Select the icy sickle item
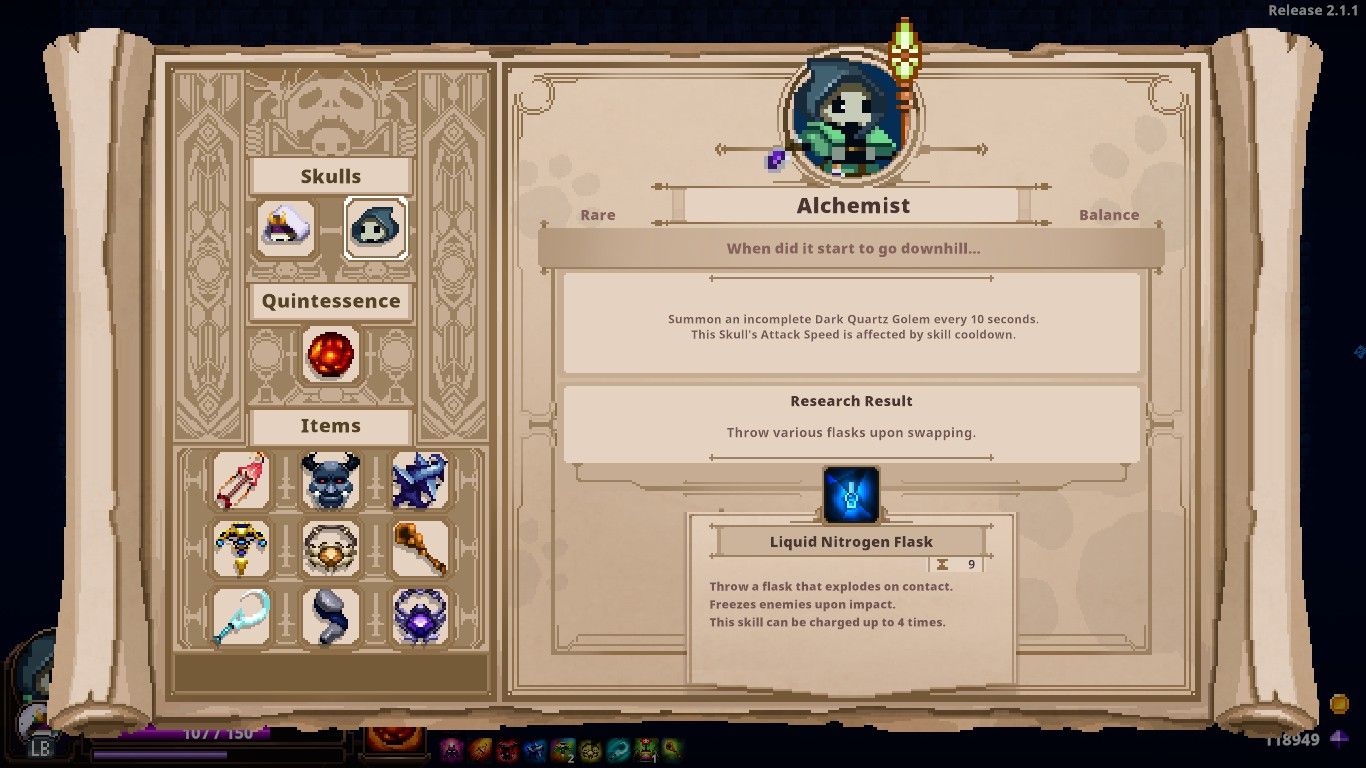 (x=240, y=617)
